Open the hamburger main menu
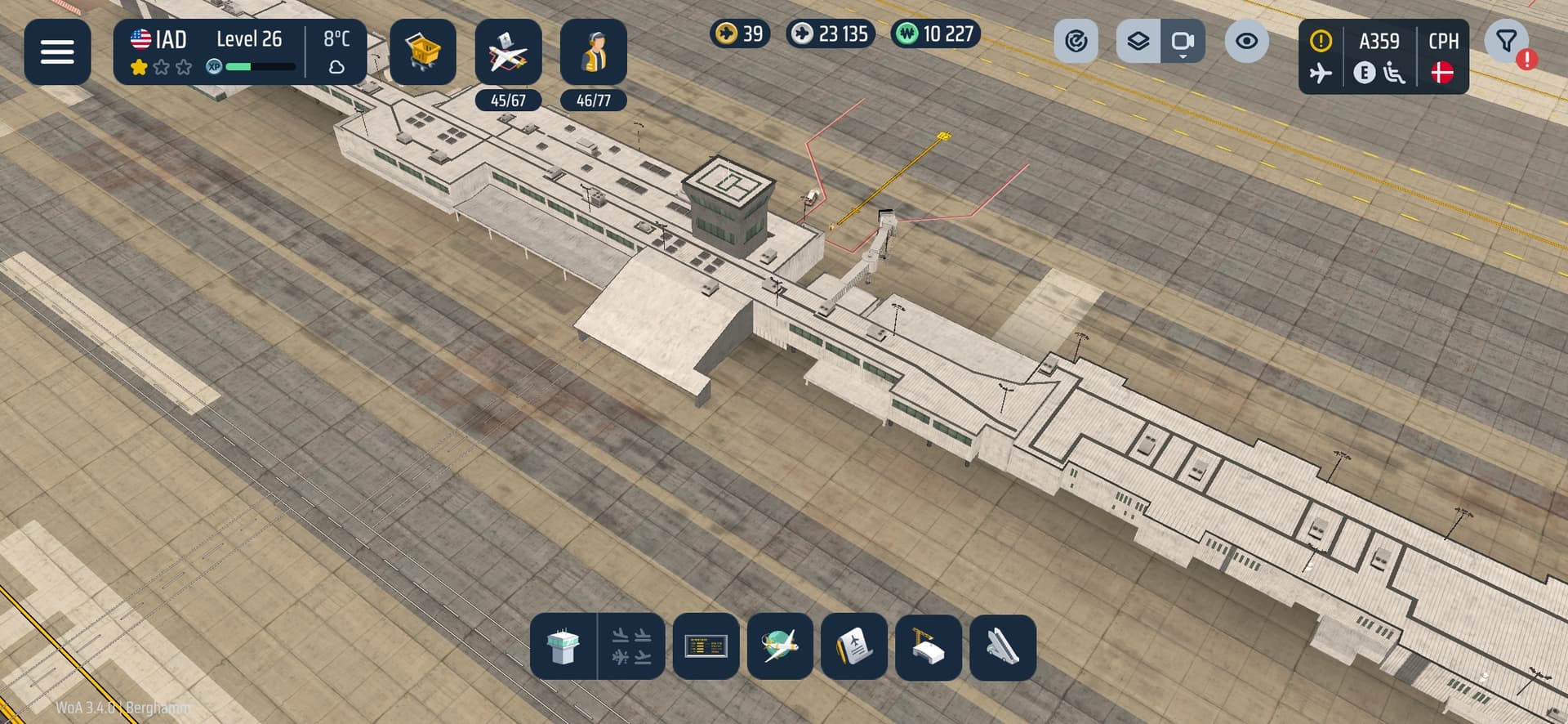Screen dimensions: 1568x724 (57, 52)
